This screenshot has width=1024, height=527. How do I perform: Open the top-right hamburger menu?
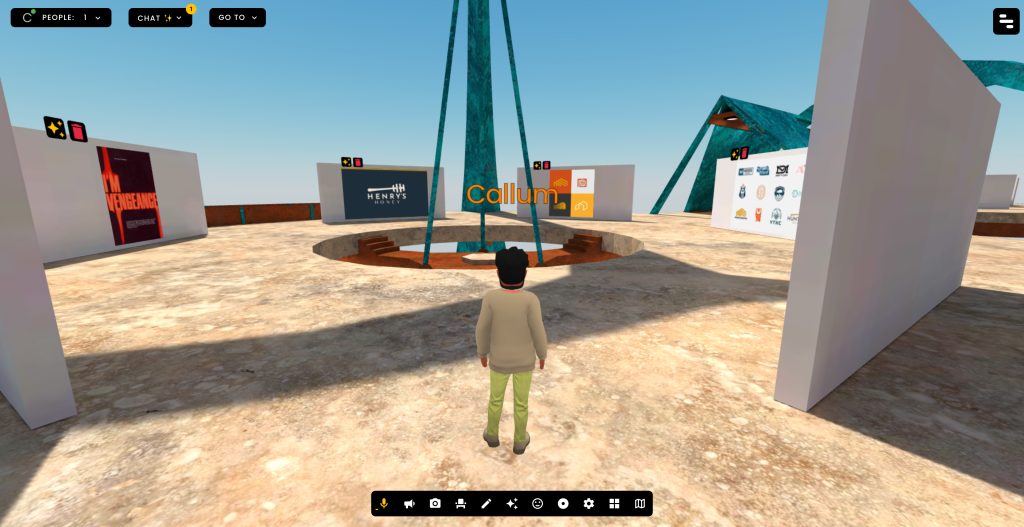(x=1006, y=21)
